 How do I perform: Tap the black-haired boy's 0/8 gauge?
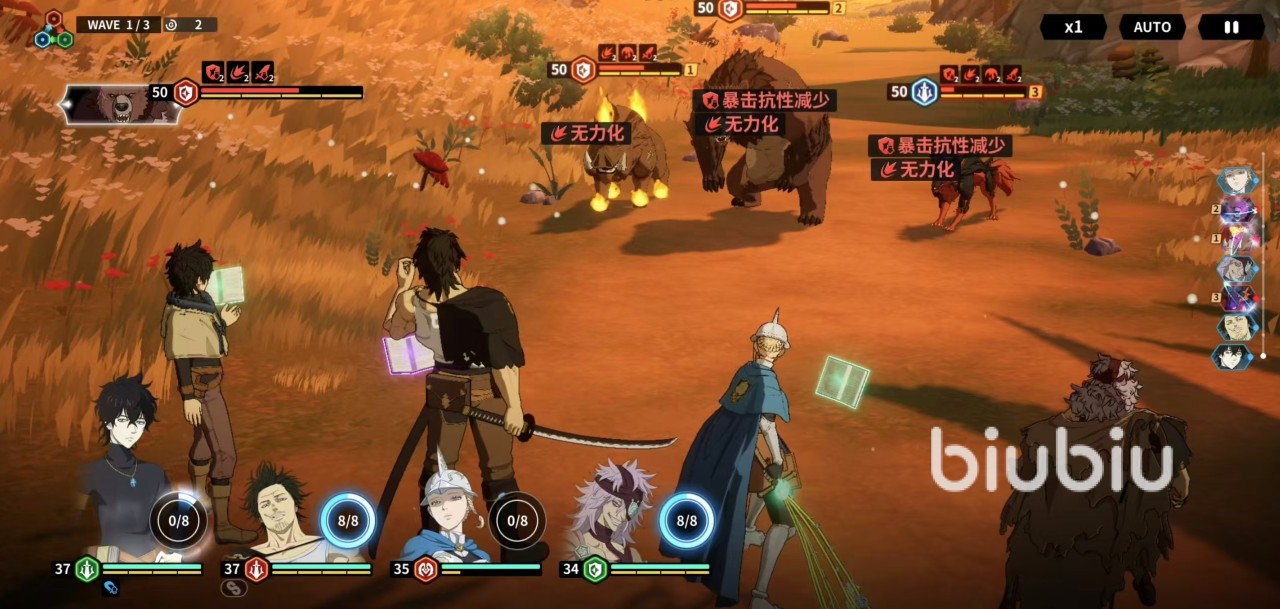[x=179, y=521]
